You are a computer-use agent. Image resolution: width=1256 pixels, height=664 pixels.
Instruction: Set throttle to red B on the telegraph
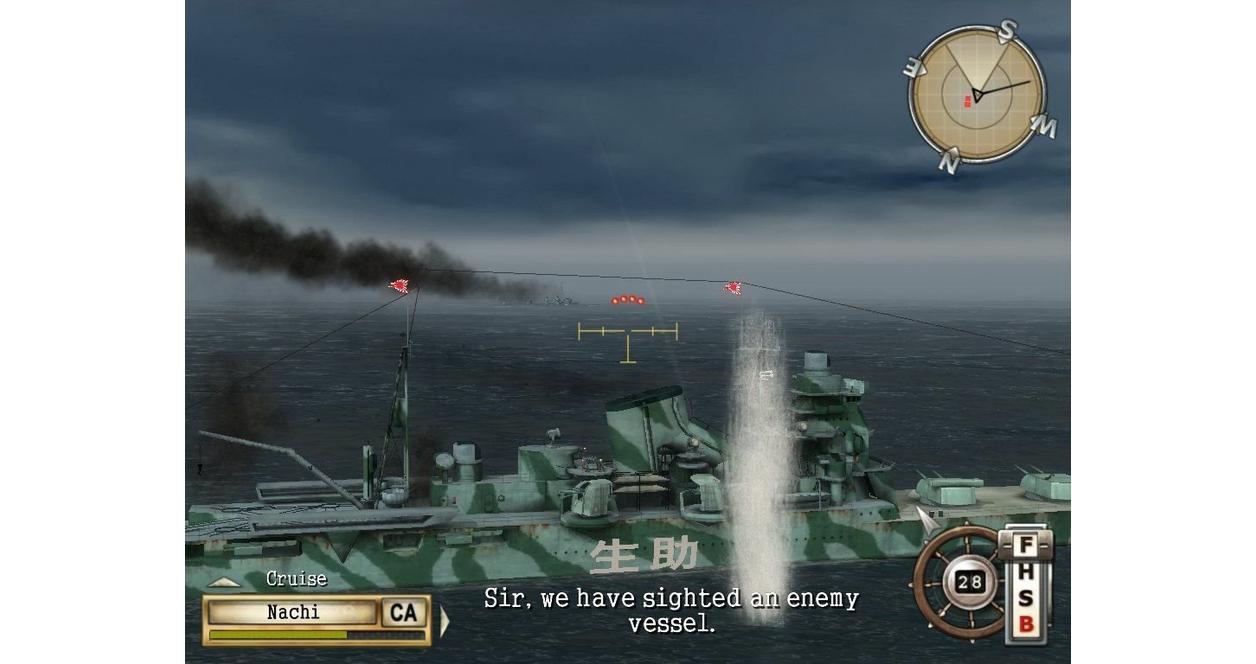[1026, 626]
